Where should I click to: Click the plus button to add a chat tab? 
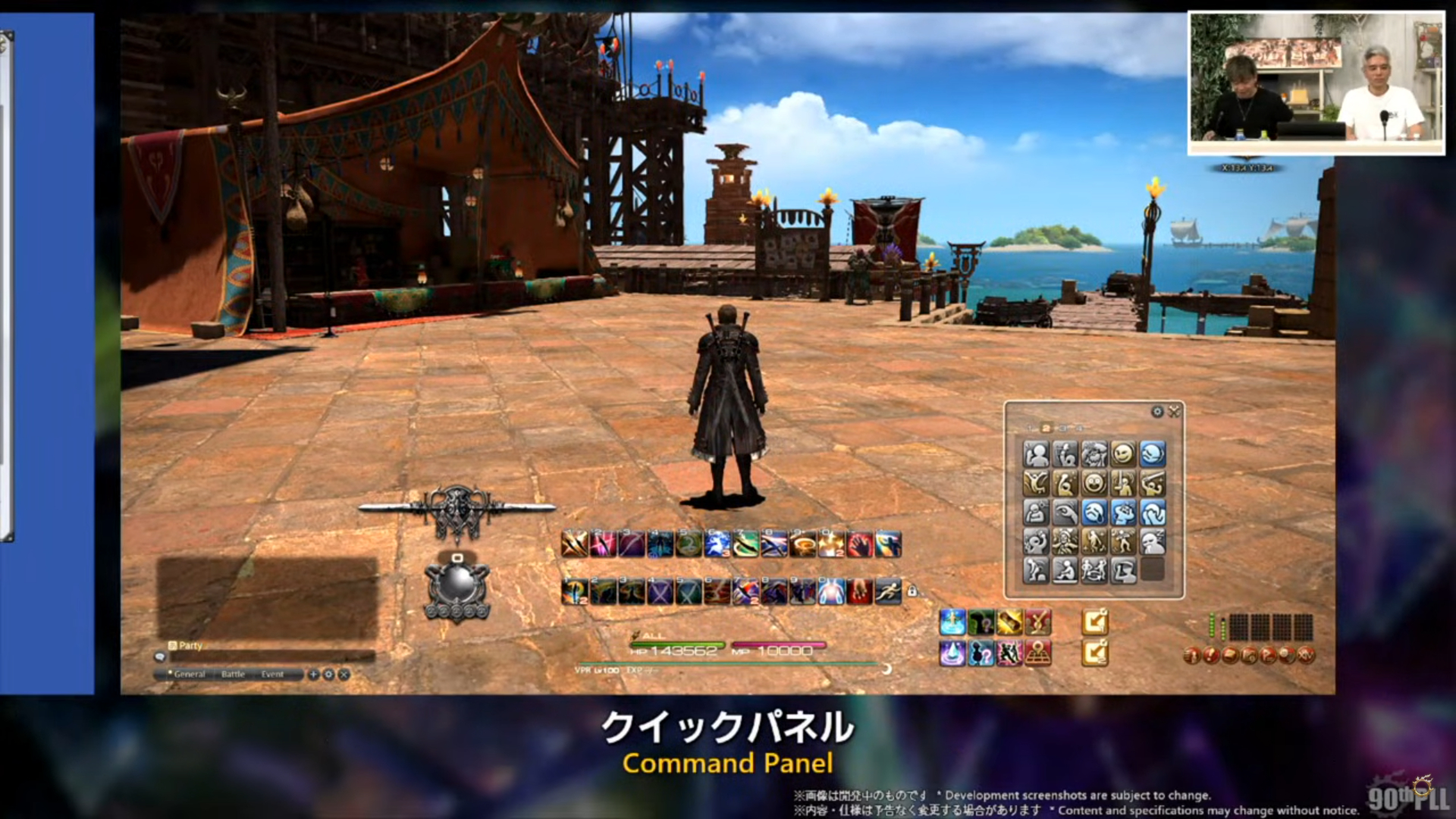pos(314,673)
